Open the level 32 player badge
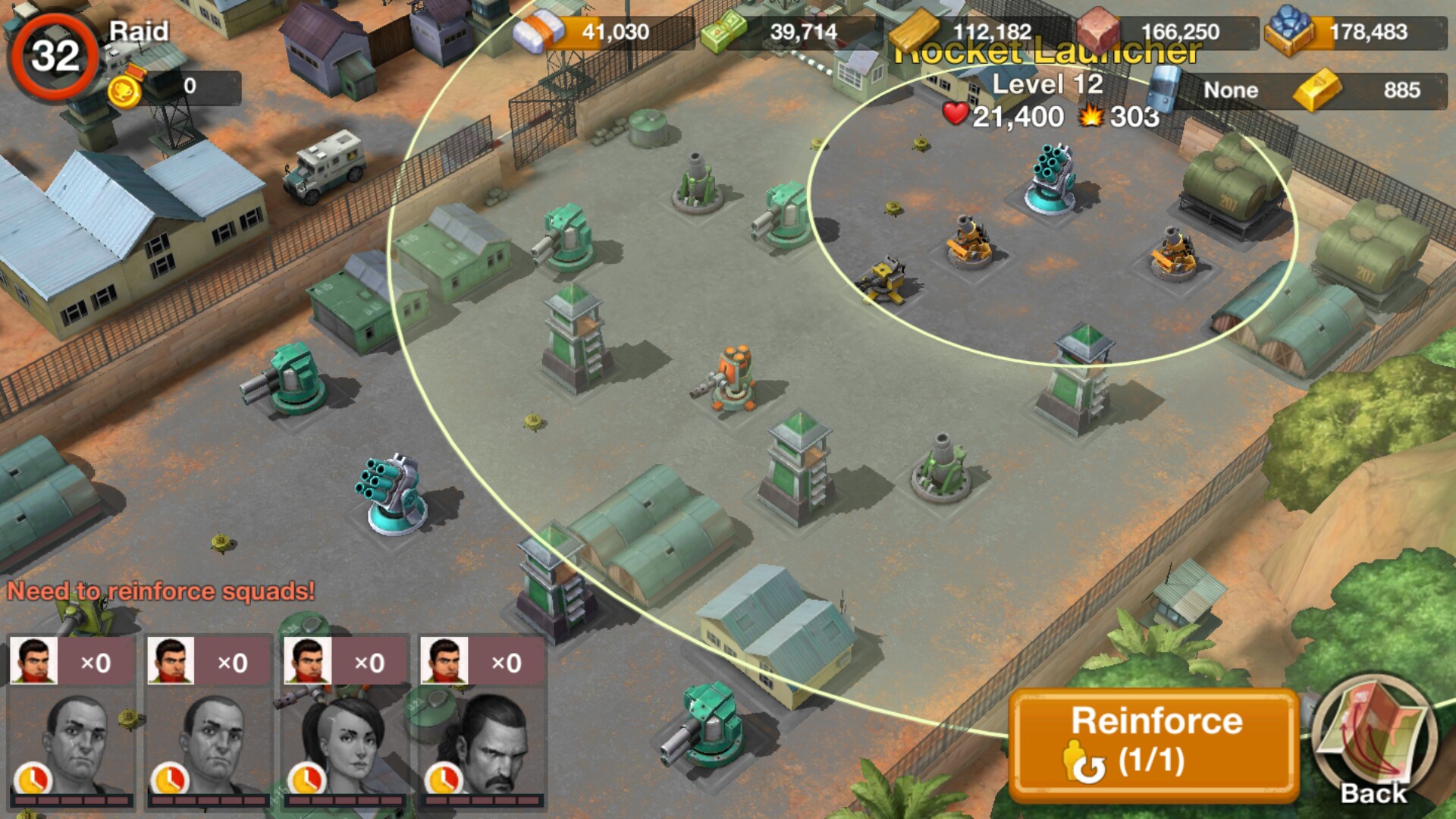The image size is (1456, 819). (55, 56)
